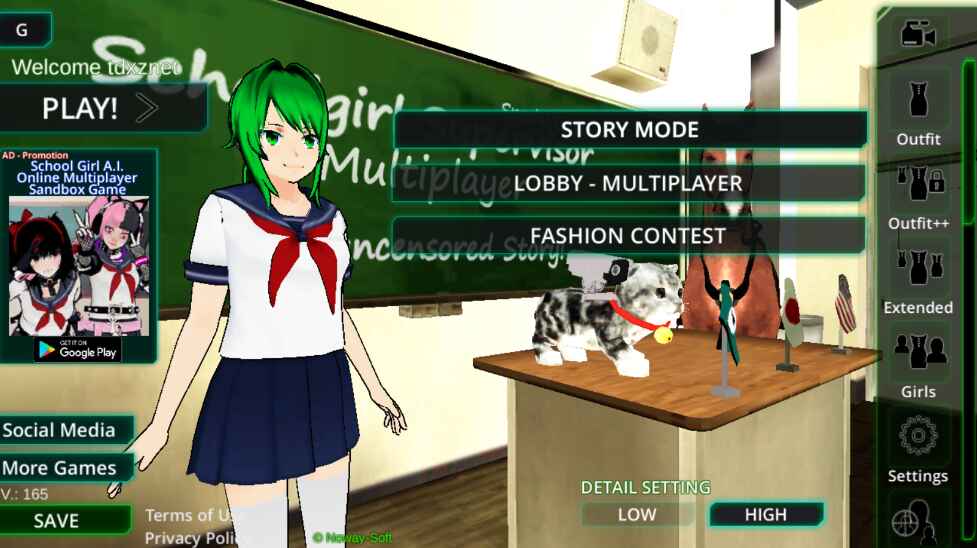Choose the Extended outfits option
Image resolution: width=977 pixels, height=548 pixels.
coord(918,280)
